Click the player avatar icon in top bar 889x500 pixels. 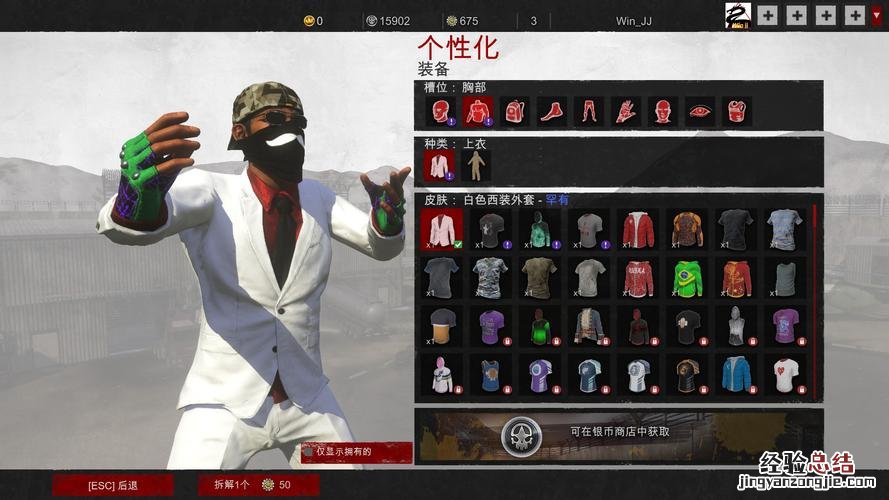(738, 15)
